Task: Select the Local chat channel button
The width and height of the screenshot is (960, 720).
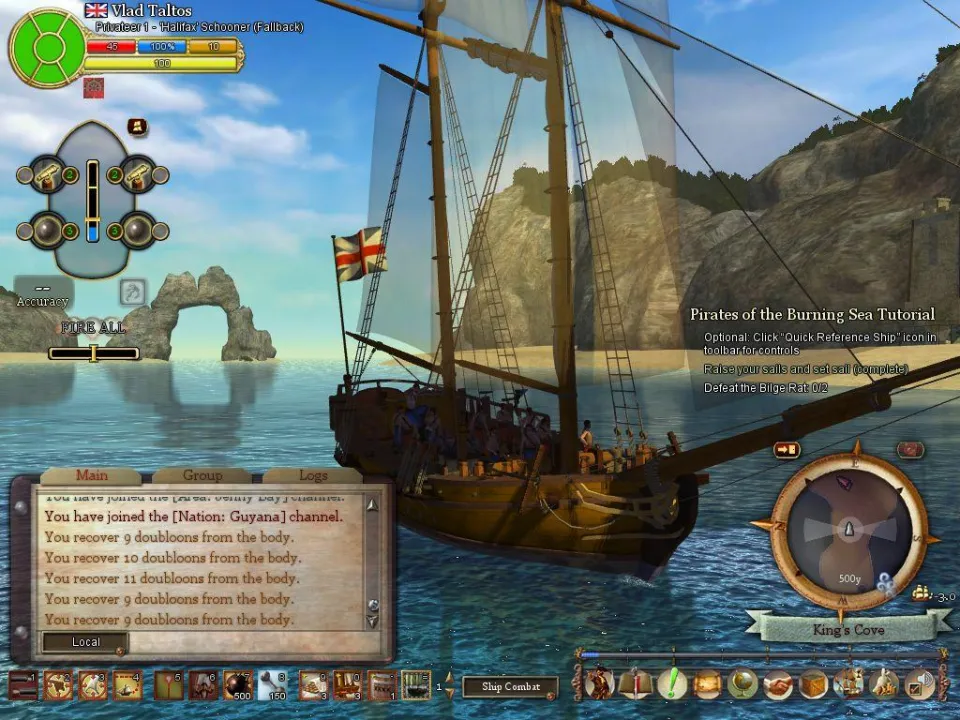Action: 85,642
